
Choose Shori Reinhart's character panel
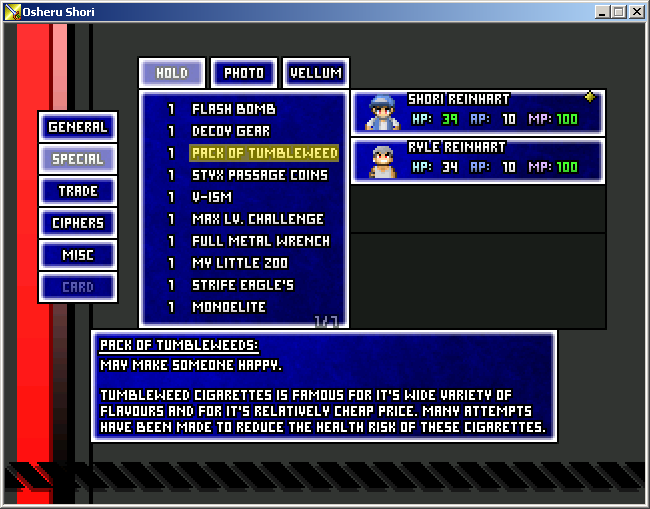(x=478, y=112)
